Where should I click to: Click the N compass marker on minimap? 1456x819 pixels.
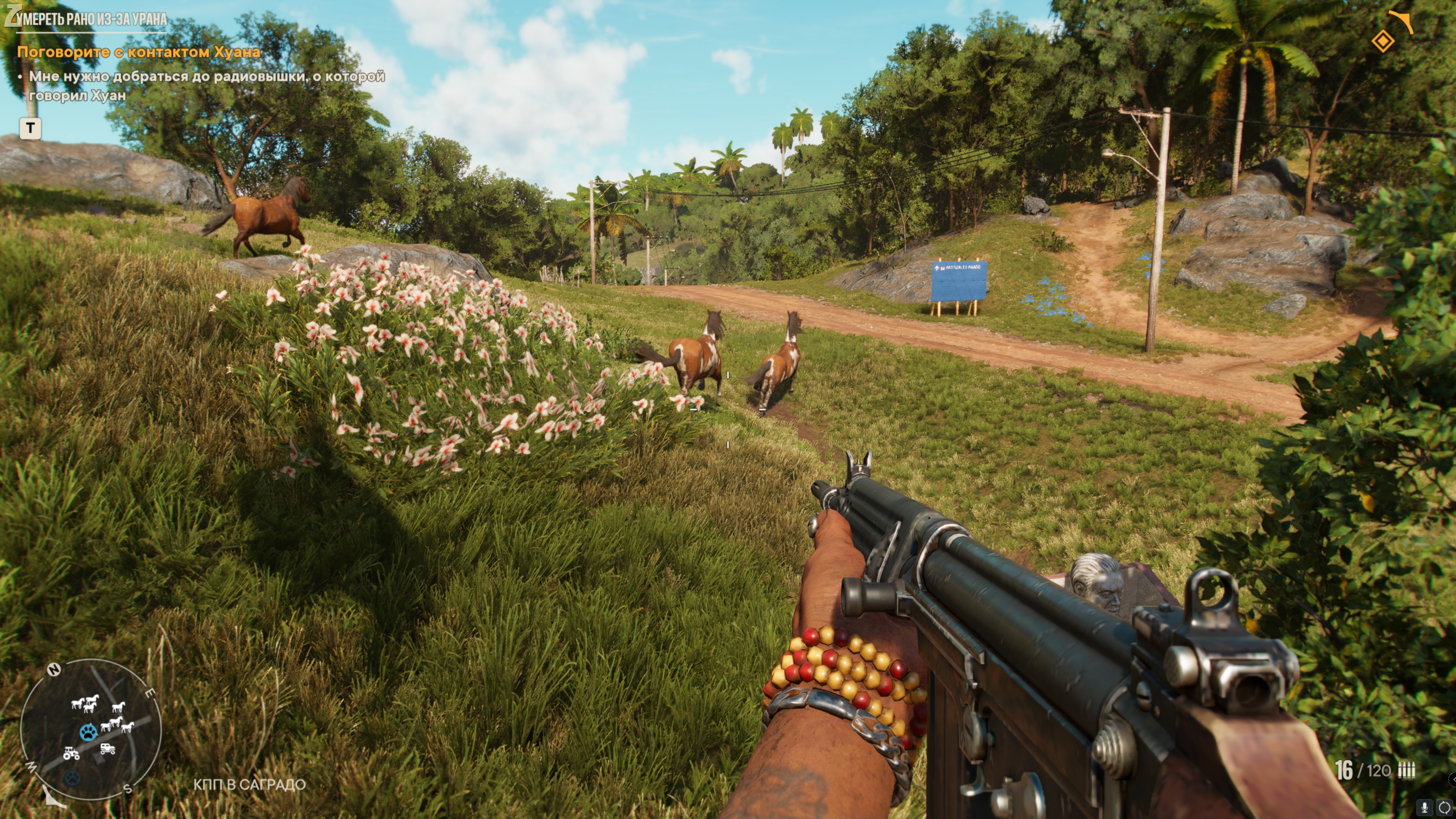pyautogui.click(x=54, y=670)
